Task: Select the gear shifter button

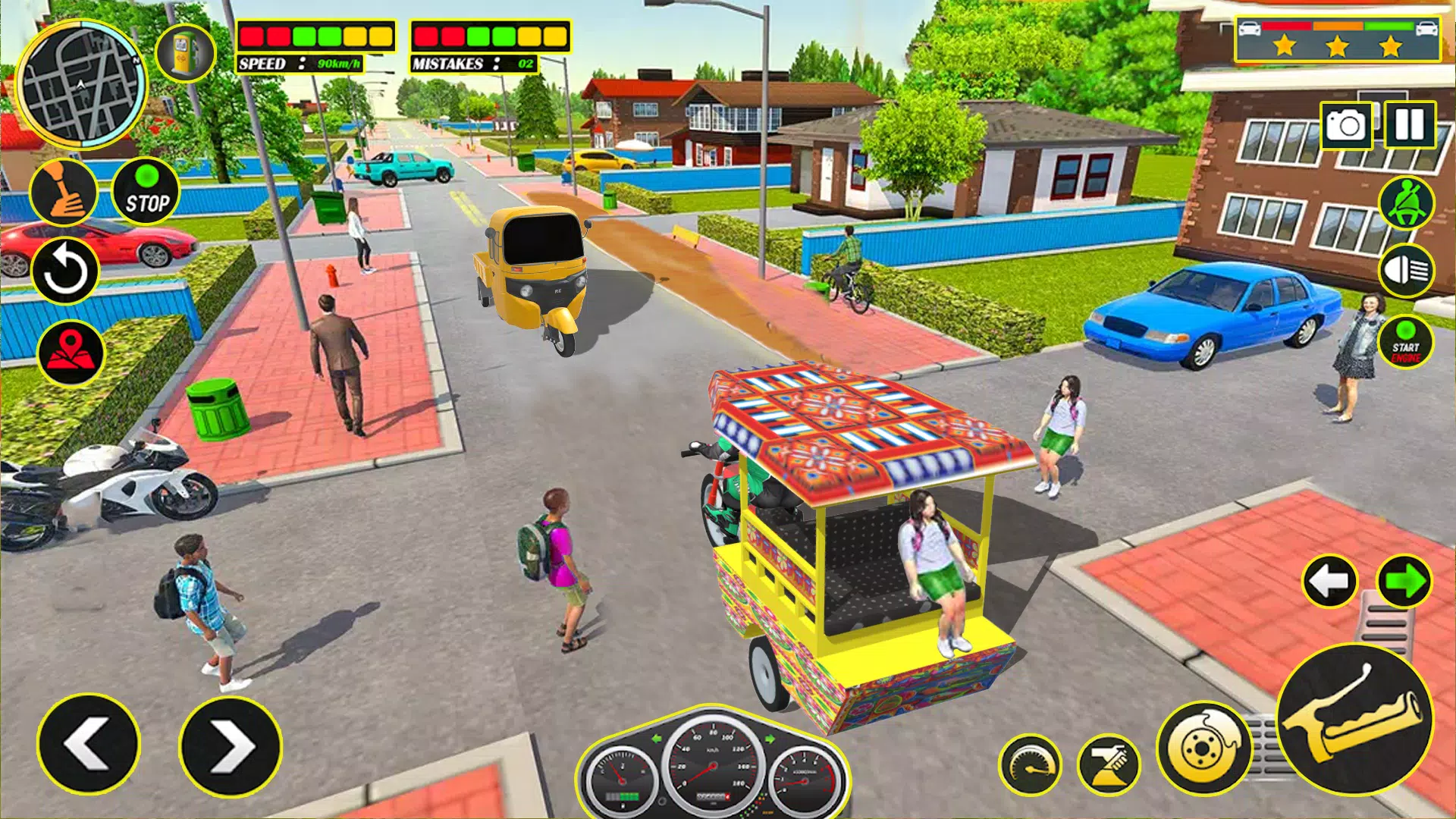Action: click(x=64, y=193)
